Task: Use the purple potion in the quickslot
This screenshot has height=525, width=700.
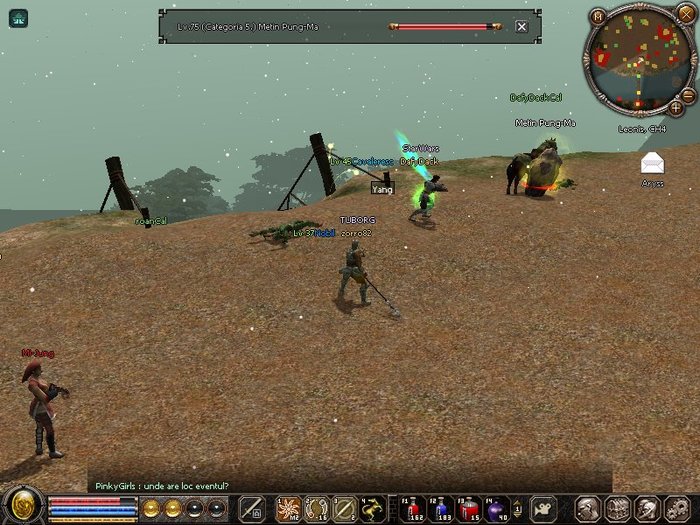Action: [495, 508]
